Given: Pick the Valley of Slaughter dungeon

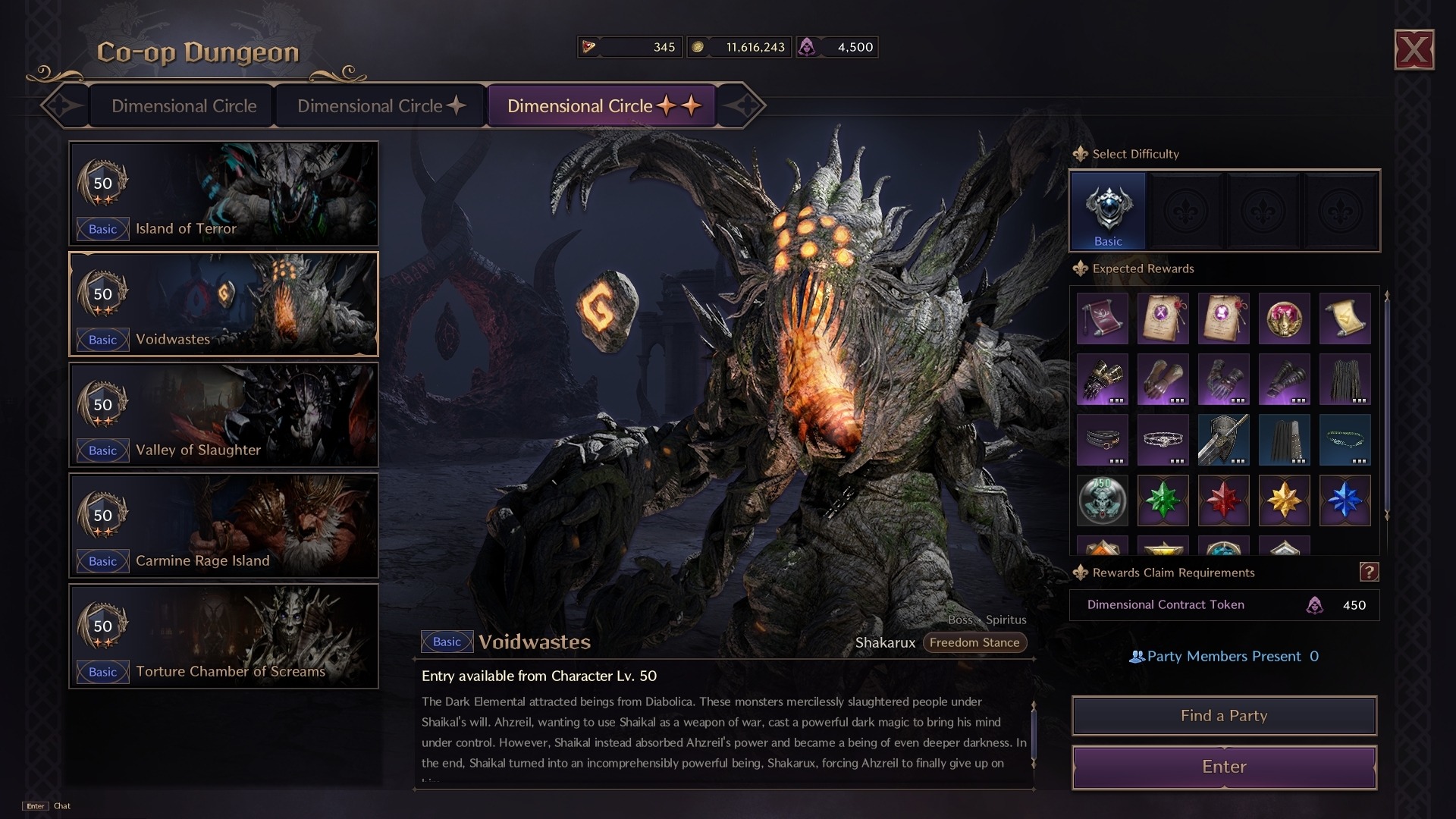Looking at the screenshot, I should [224, 415].
